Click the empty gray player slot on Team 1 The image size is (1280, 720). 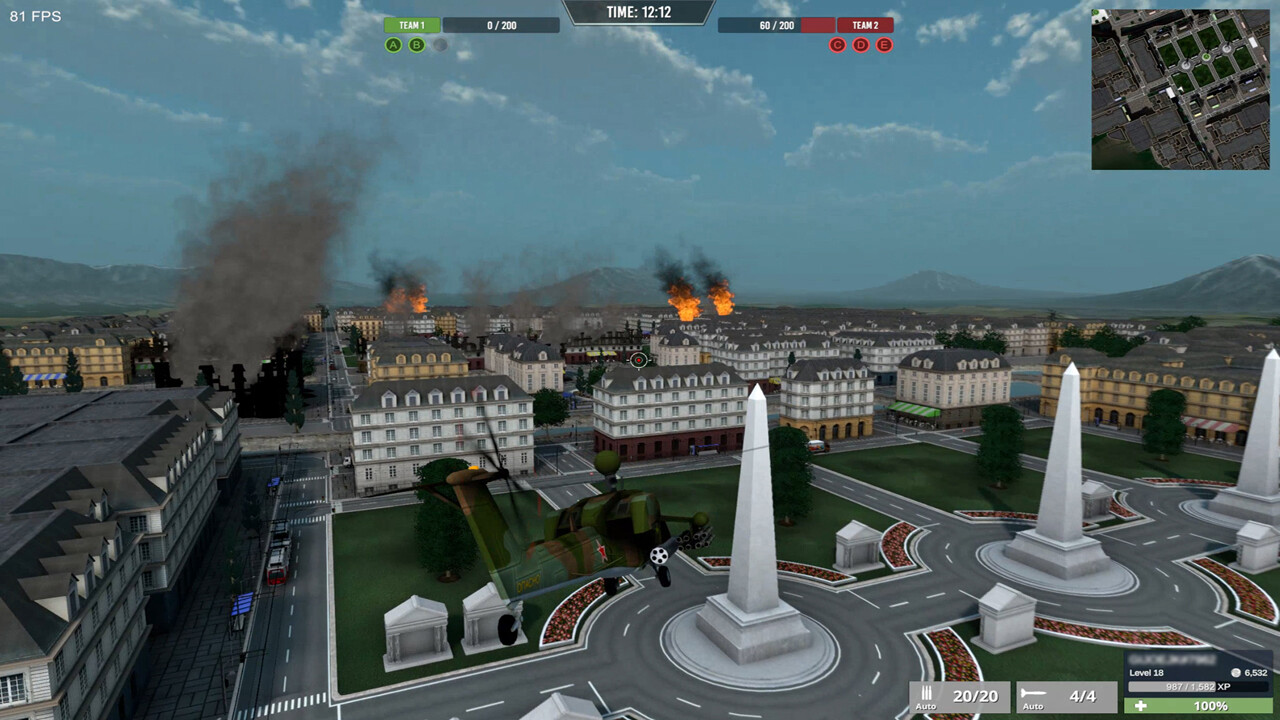(440, 44)
